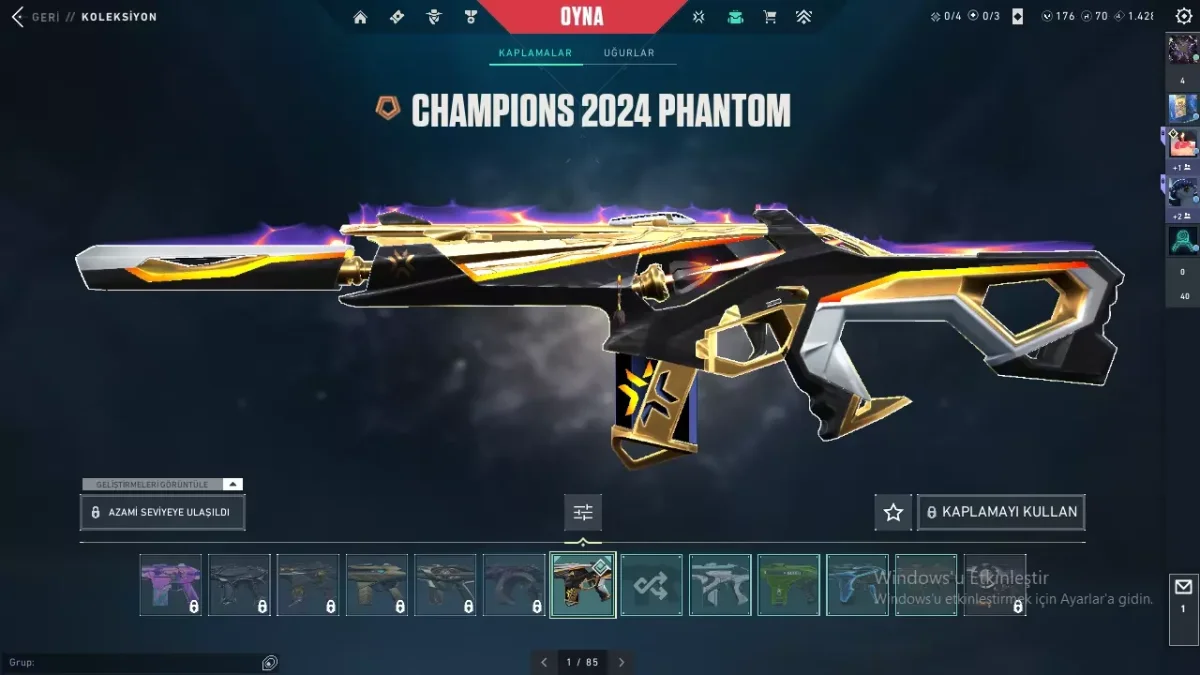1200x675 pixels.
Task: Select the green Phantom skin thumbnail
Action: 788,584
